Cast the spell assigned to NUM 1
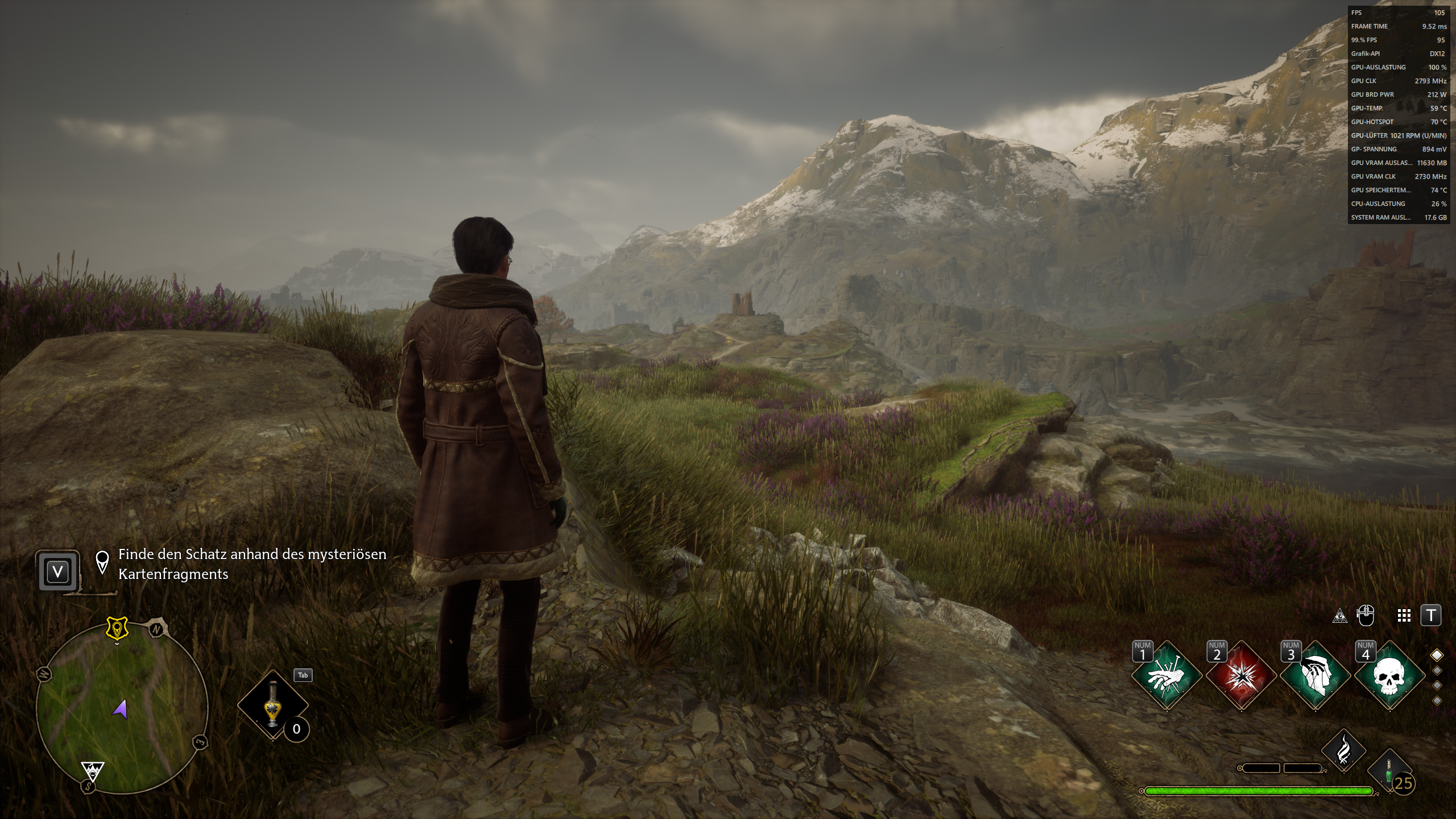This screenshot has height=819, width=1456. coord(1165,674)
